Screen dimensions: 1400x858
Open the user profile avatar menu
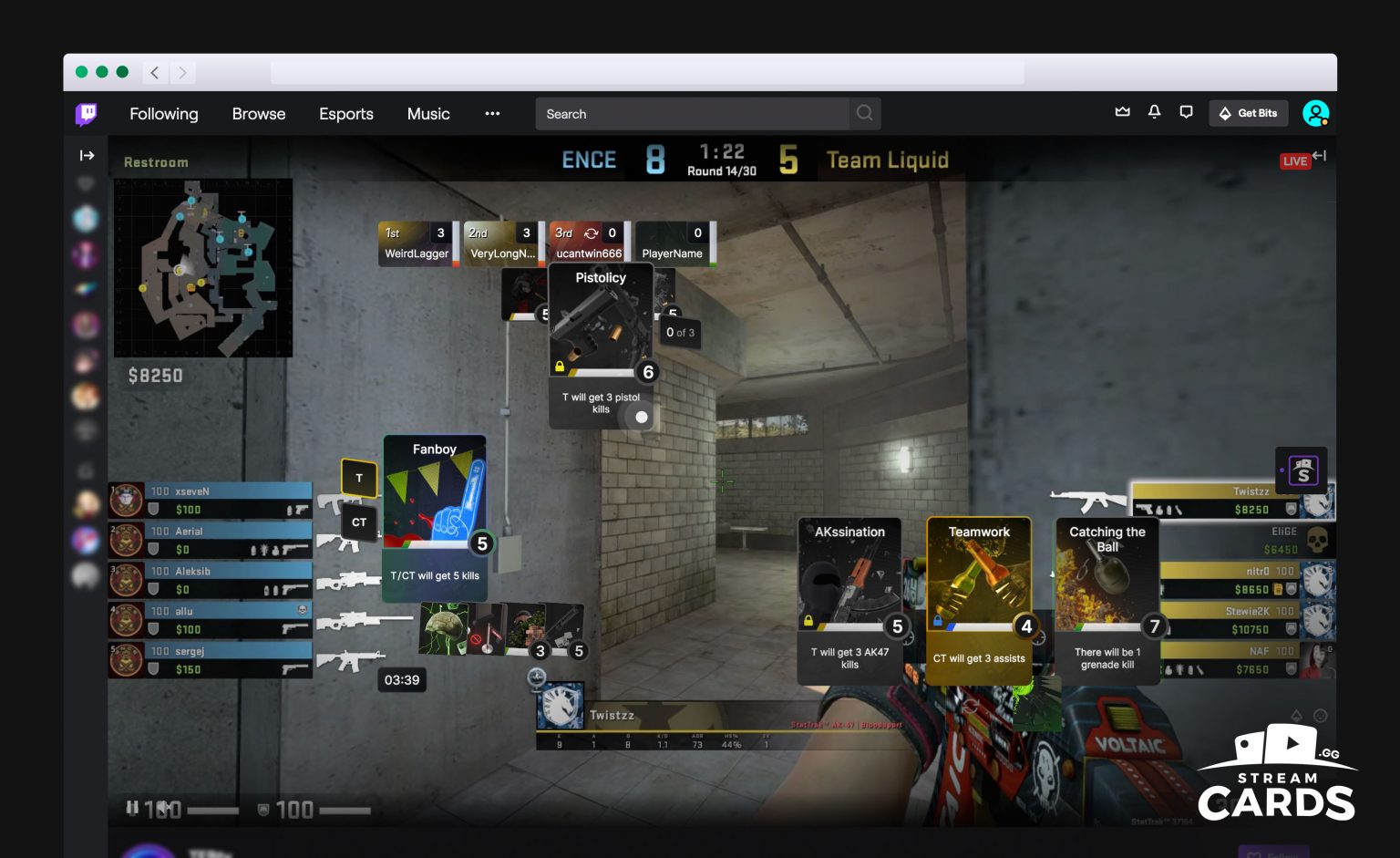coord(1316,113)
